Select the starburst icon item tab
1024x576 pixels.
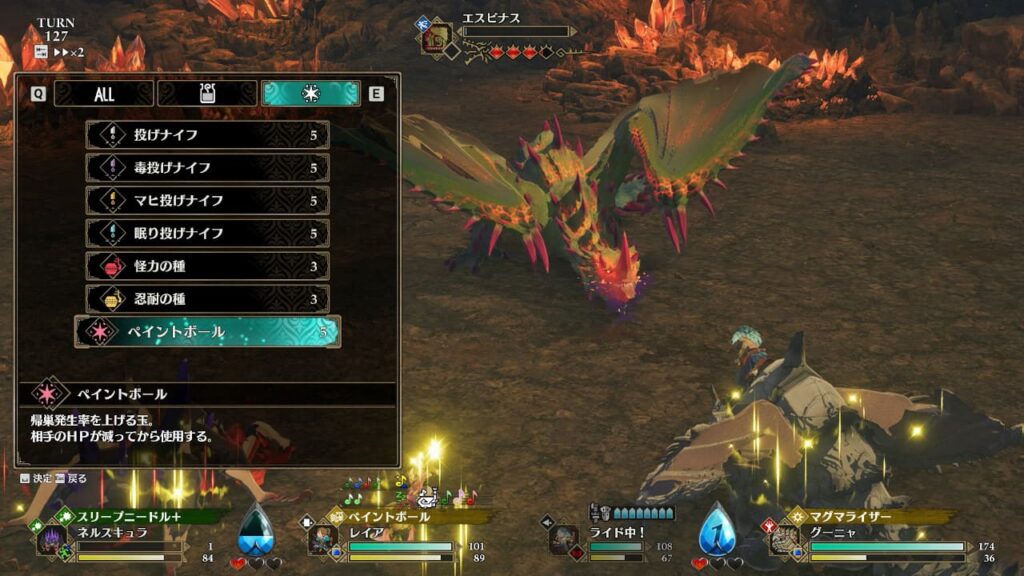point(310,94)
